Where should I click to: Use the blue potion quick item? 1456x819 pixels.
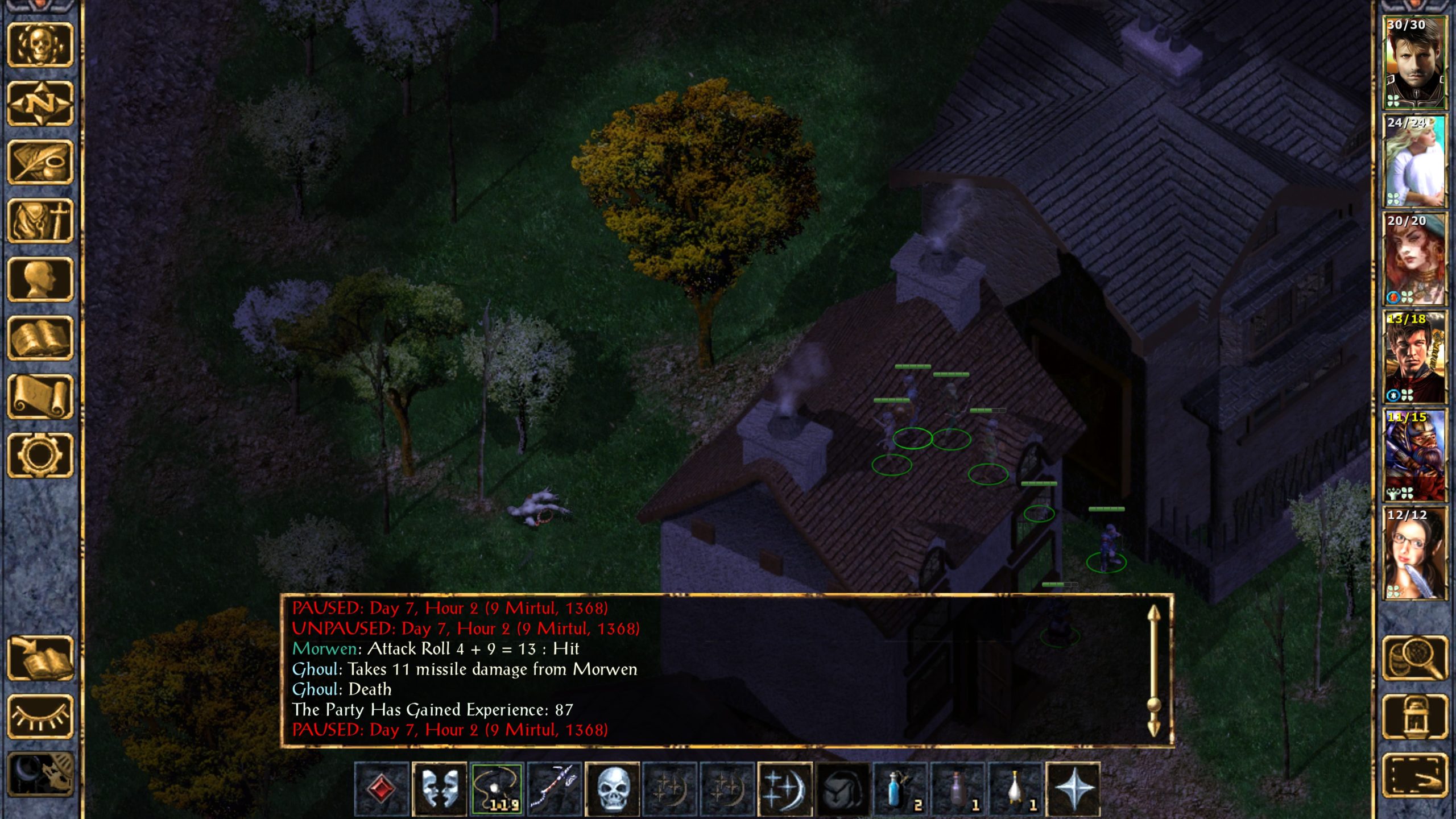coord(900,789)
